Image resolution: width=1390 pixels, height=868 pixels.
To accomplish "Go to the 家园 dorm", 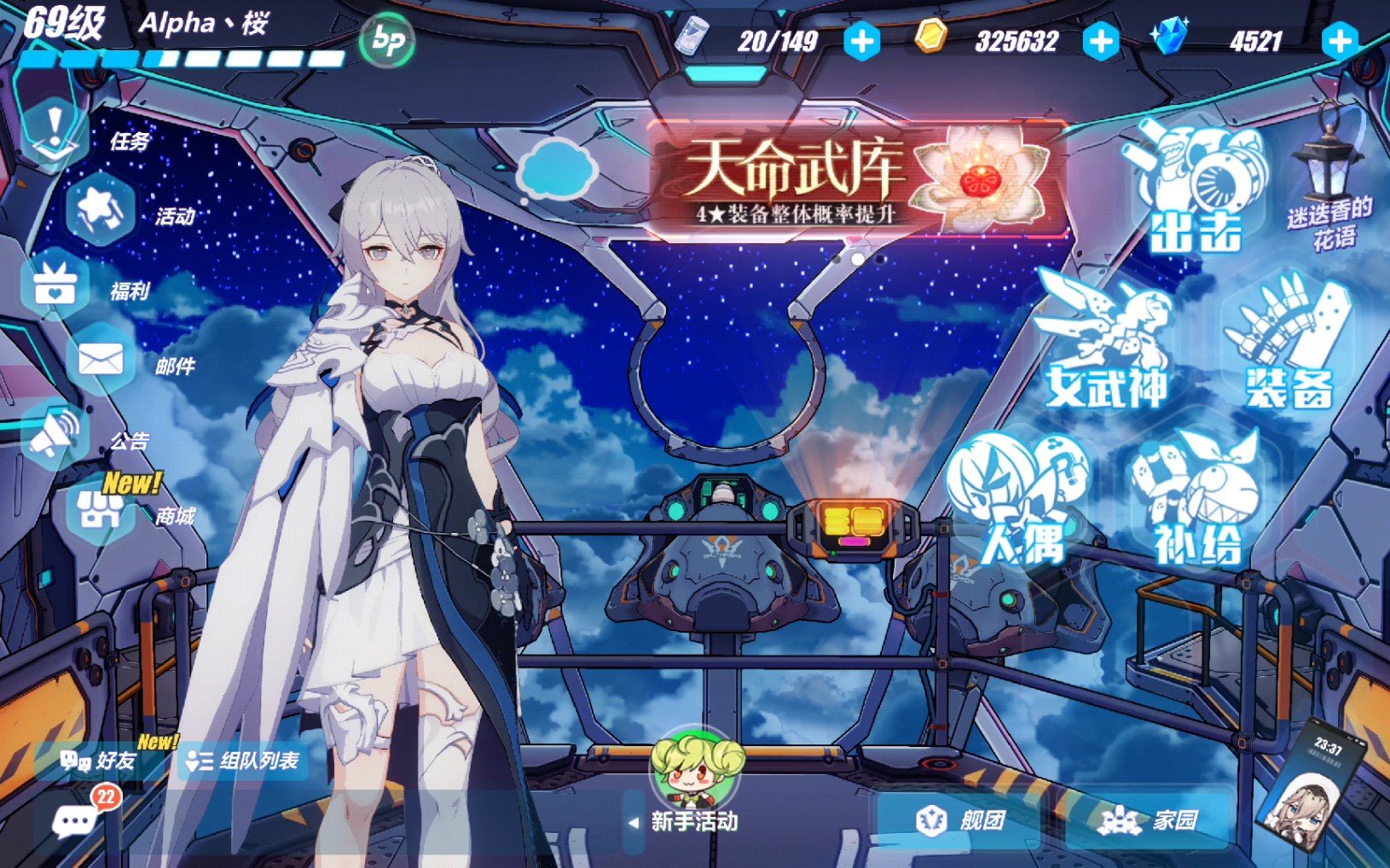I will coord(1149,820).
